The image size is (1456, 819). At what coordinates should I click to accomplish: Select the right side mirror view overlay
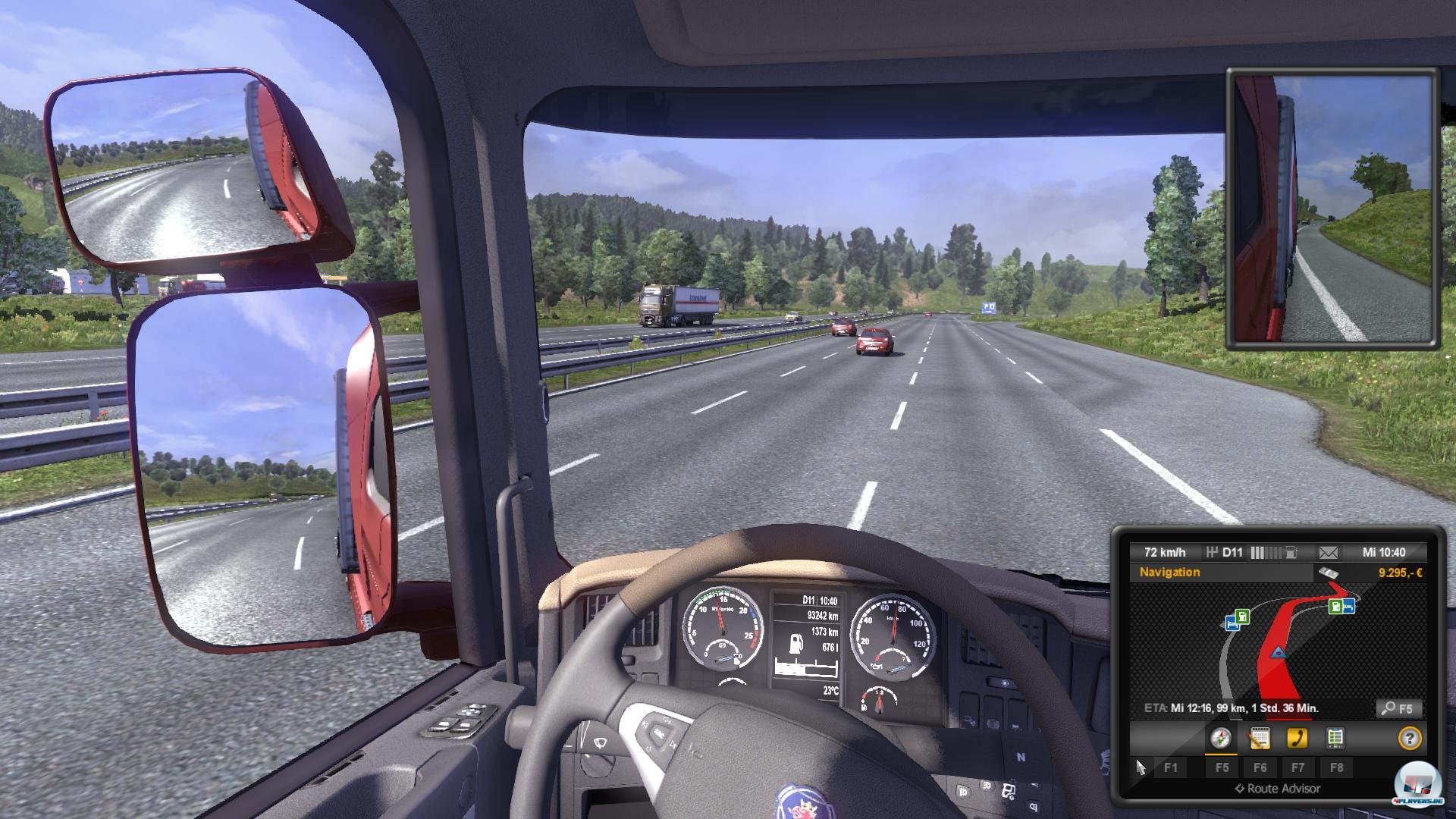pos(1332,209)
